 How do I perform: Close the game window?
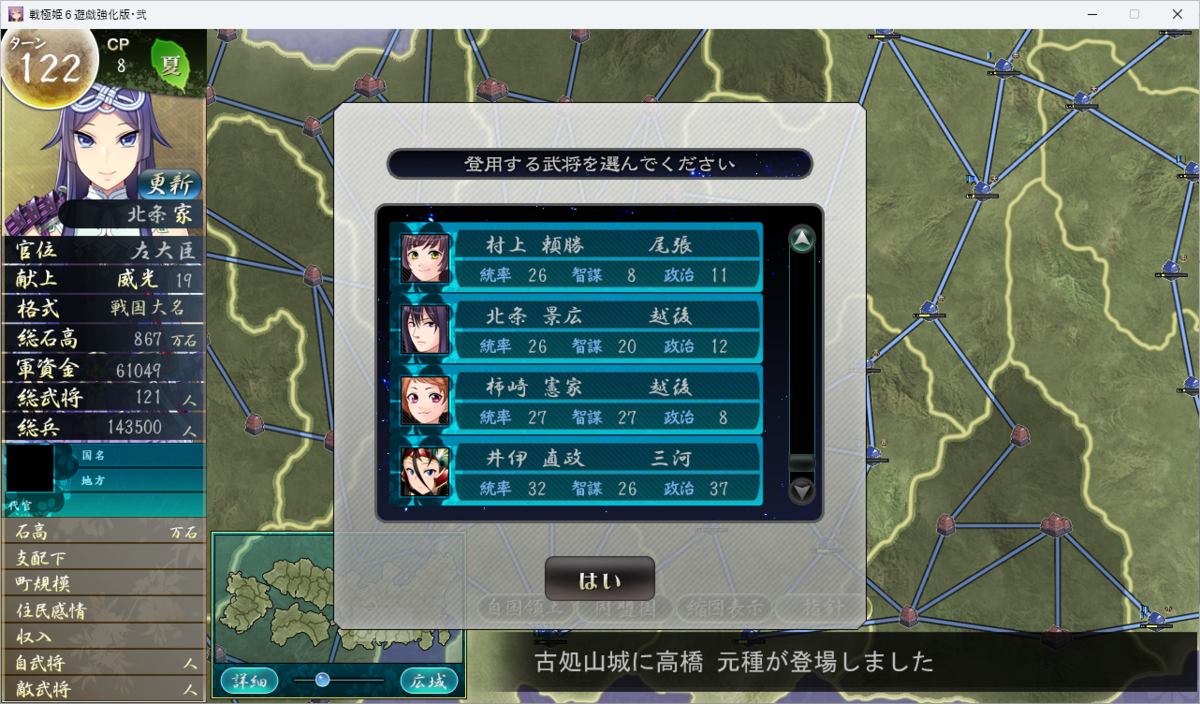(x=1176, y=14)
